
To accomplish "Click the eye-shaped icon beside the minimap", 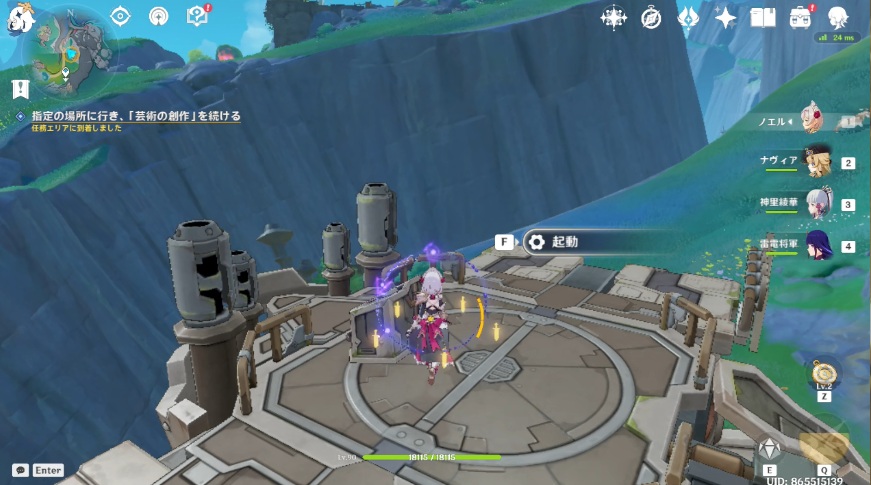I will pyautogui.click(x=121, y=16).
